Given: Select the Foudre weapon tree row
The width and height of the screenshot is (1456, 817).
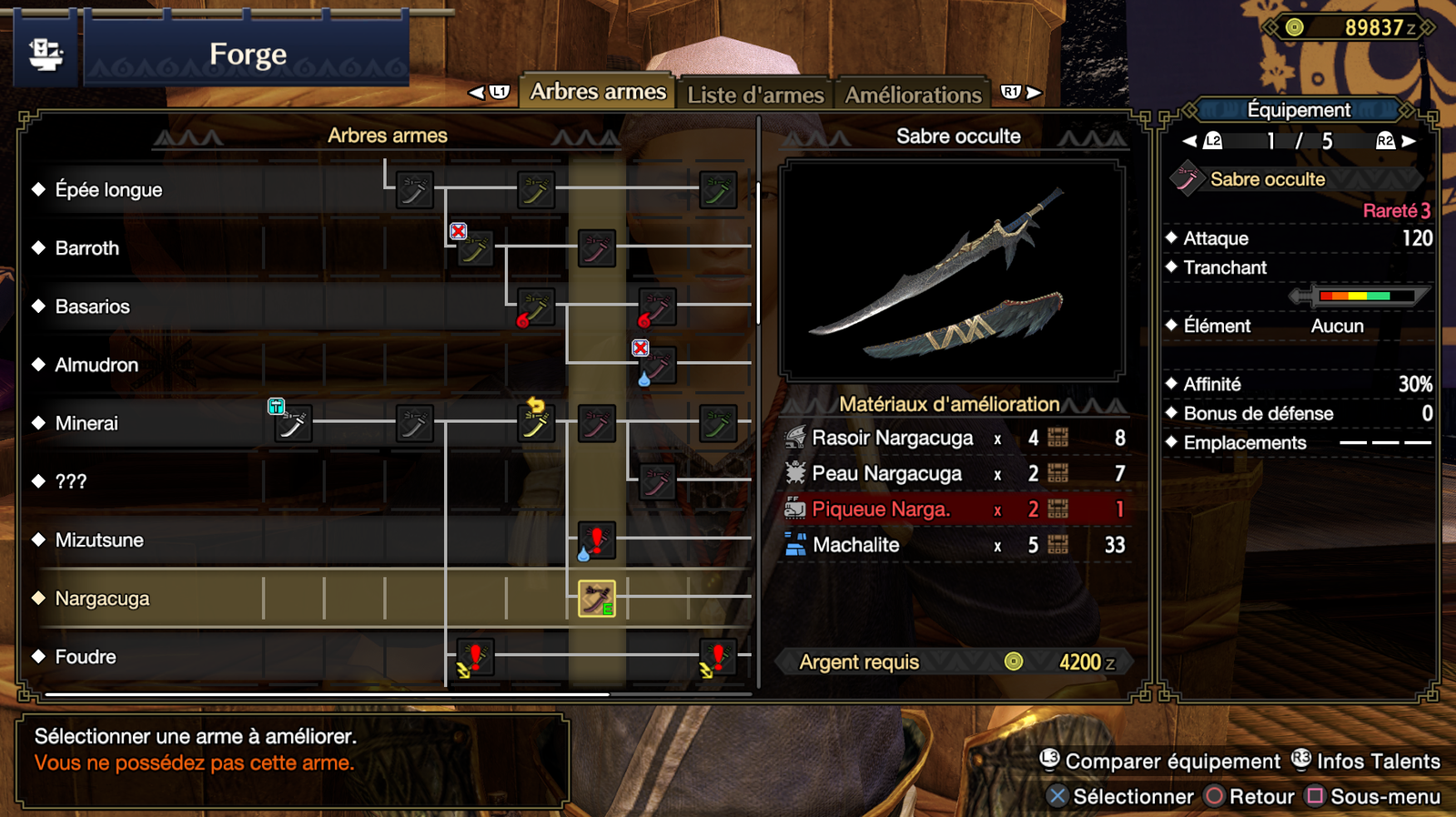Looking at the screenshot, I should coord(86,657).
